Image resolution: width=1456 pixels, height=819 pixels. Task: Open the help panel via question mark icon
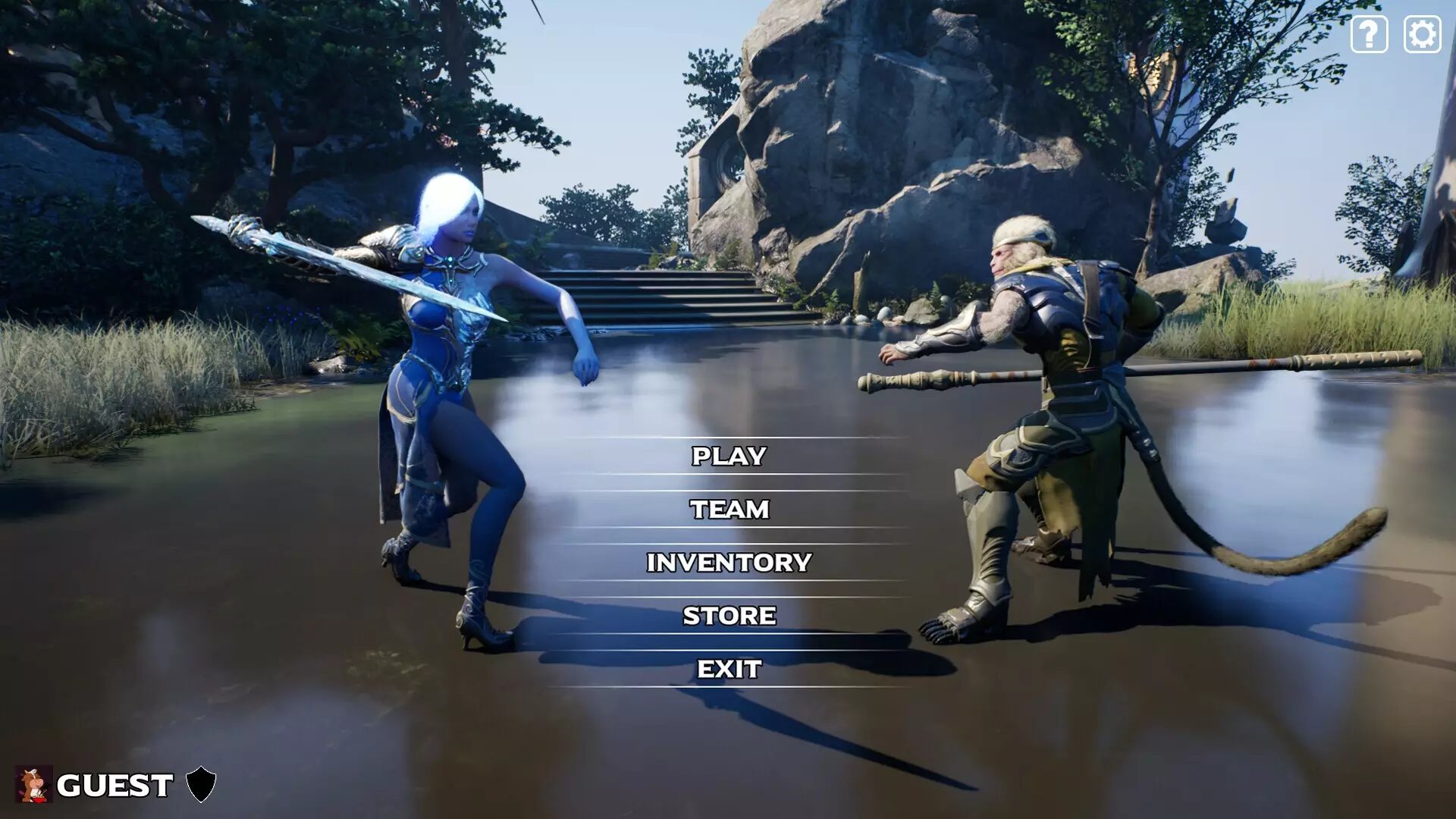(x=1369, y=33)
